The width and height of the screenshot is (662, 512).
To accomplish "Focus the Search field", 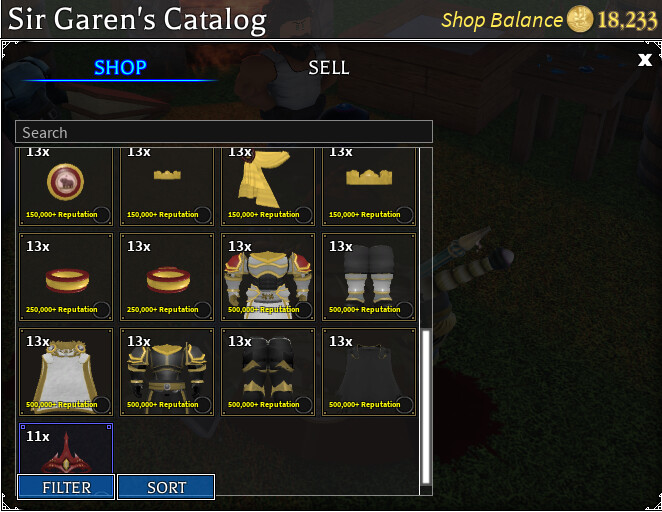I will click(x=224, y=132).
